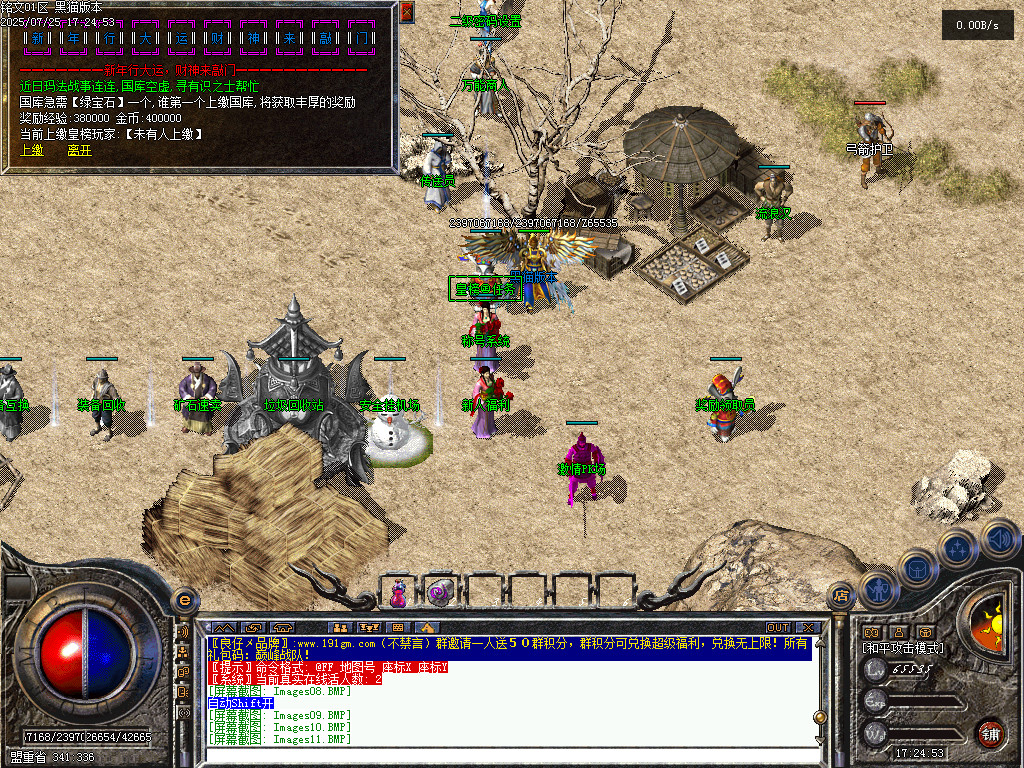
Task: Toggle sound with the speaker button
Action: tap(998, 538)
